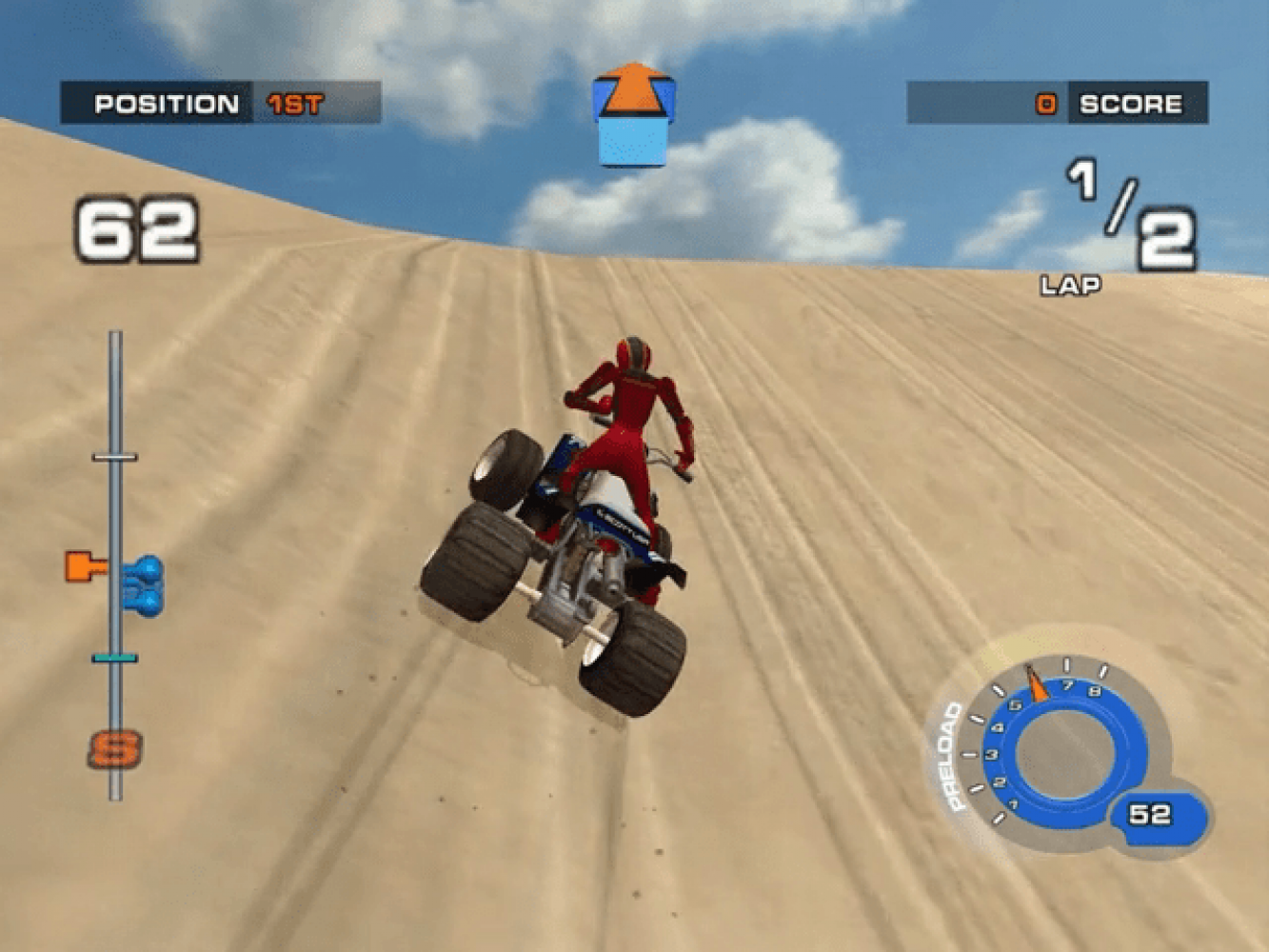The height and width of the screenshot is (952, 1269).
Task: Select the orange player marker on progress bar
Action: coord(86,566)
